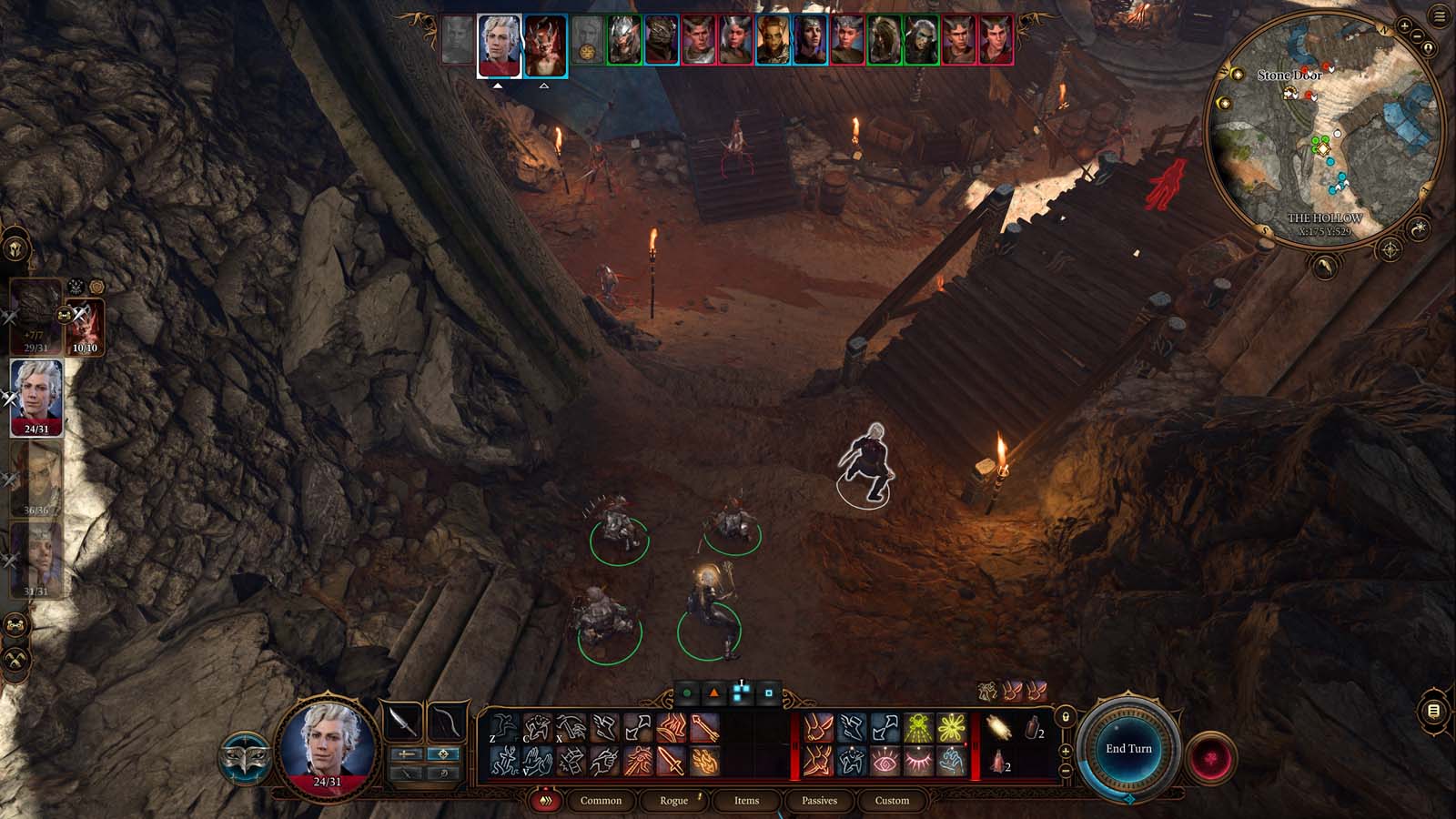Click the red illithid power button
Screen dimensions: 1456x819
(x=1210, y=758)
